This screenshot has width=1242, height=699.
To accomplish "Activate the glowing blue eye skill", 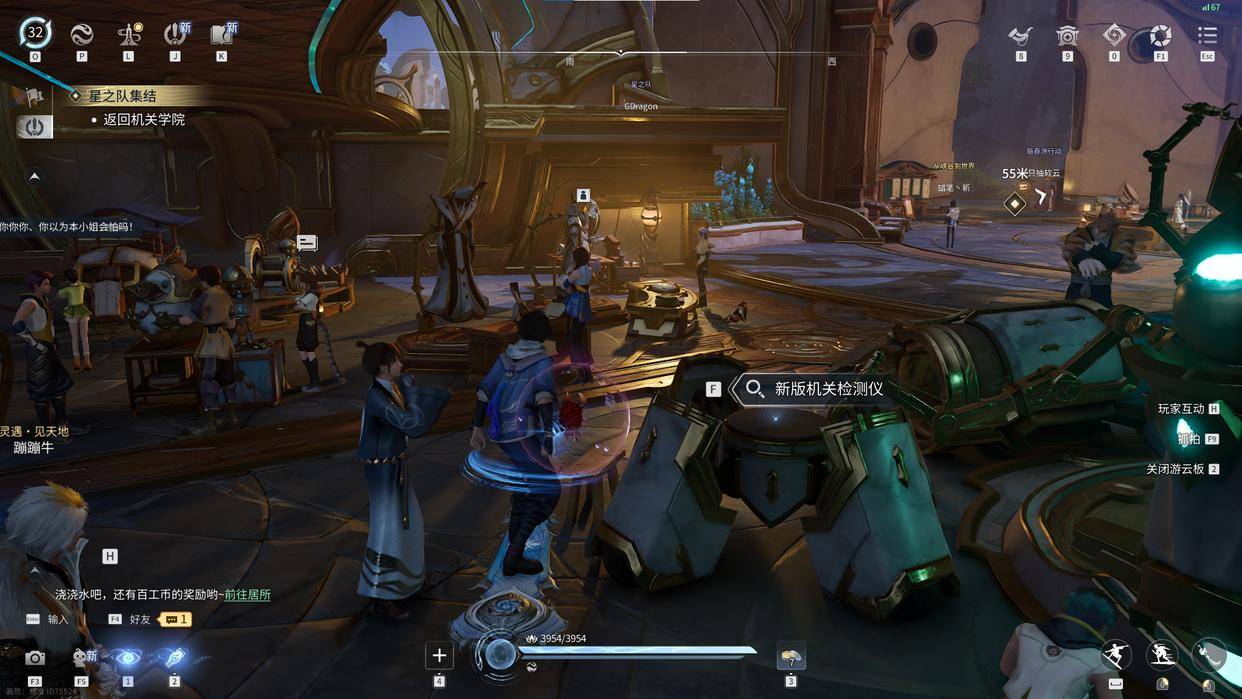I will click(127, 658).
